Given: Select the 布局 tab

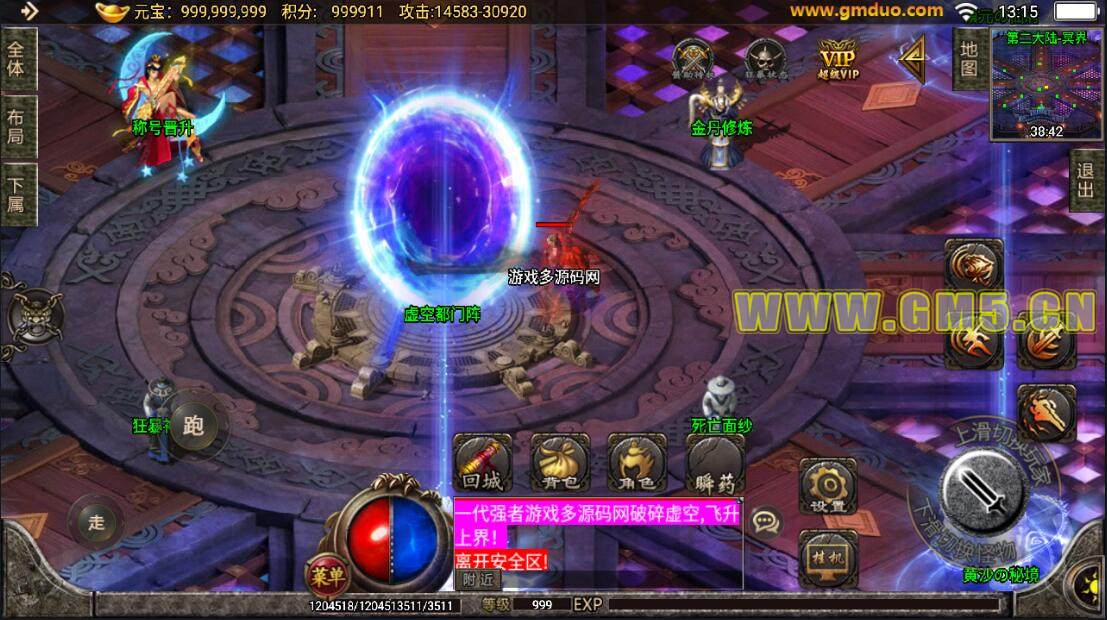Looking at the screenshot, I should point(17,126).
